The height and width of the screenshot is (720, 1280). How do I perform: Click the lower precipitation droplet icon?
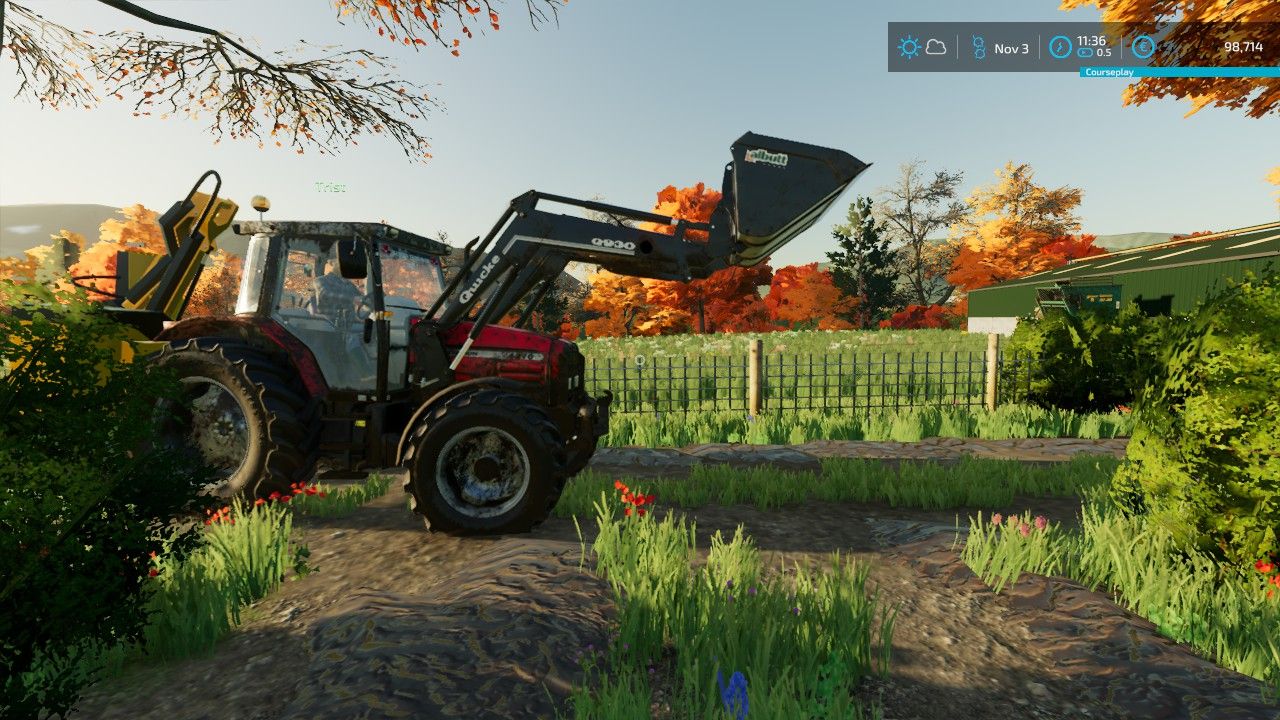pyautogui.click(x=978, y=52)
